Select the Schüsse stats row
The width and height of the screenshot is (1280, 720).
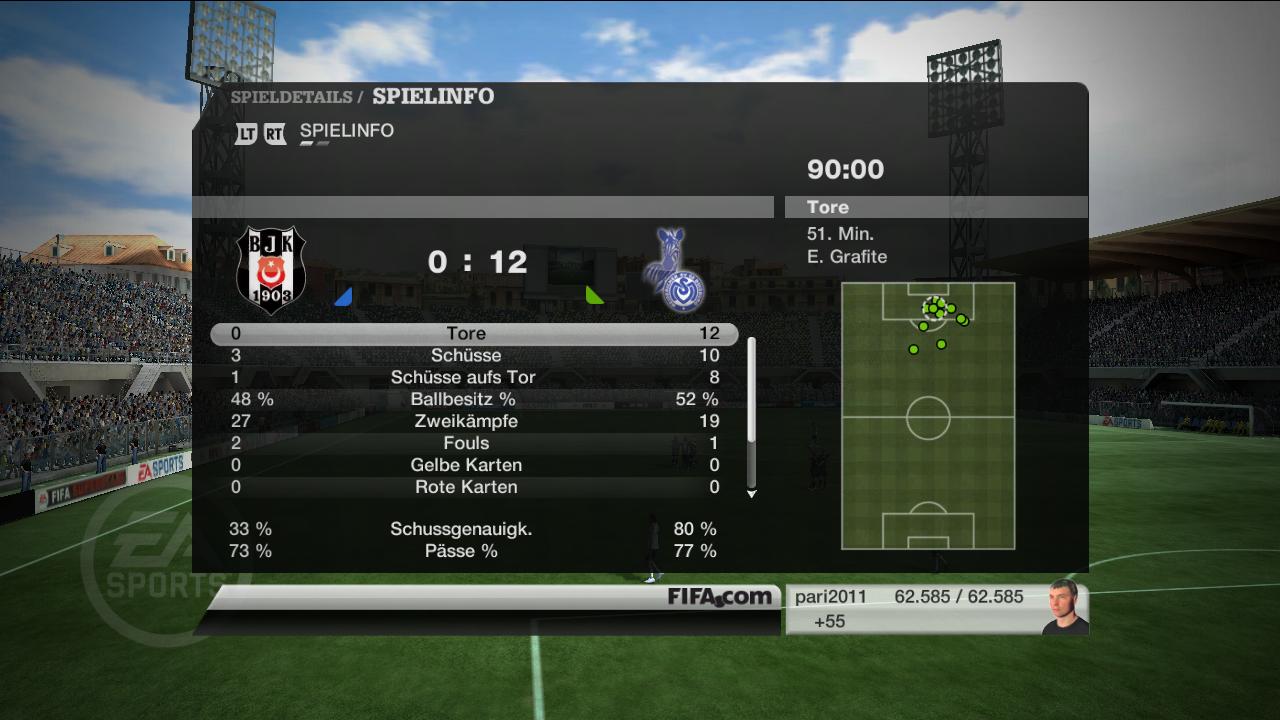pos(473,356)
